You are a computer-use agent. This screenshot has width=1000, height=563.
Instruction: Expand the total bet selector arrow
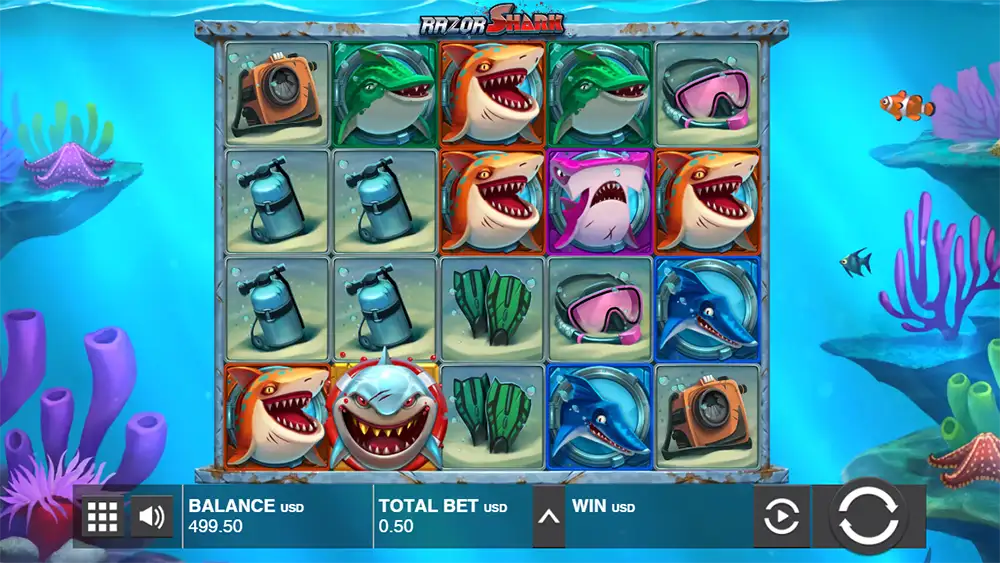coord(548,517)
